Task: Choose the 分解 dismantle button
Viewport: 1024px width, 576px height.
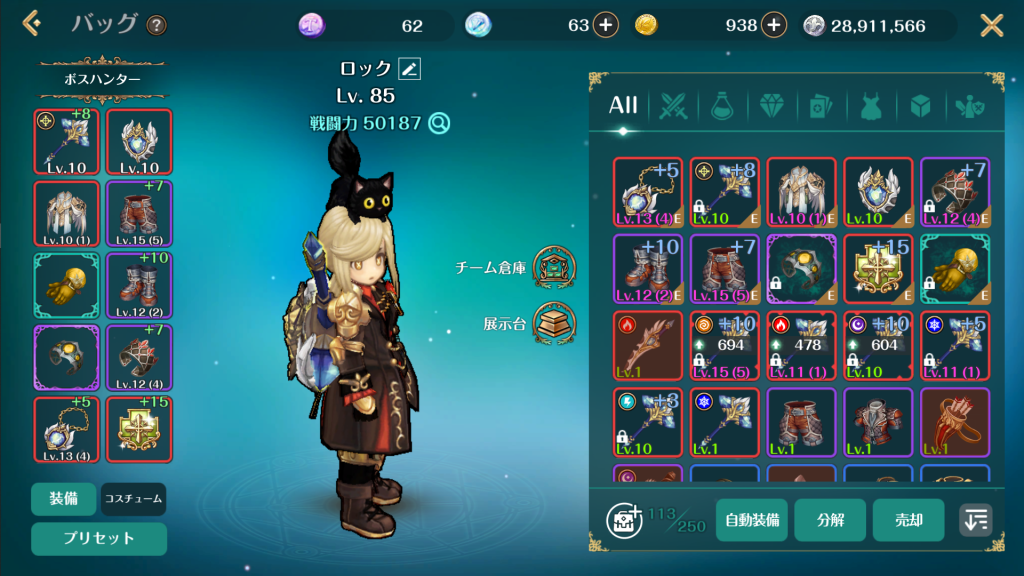Action: [x=830, y=520]
